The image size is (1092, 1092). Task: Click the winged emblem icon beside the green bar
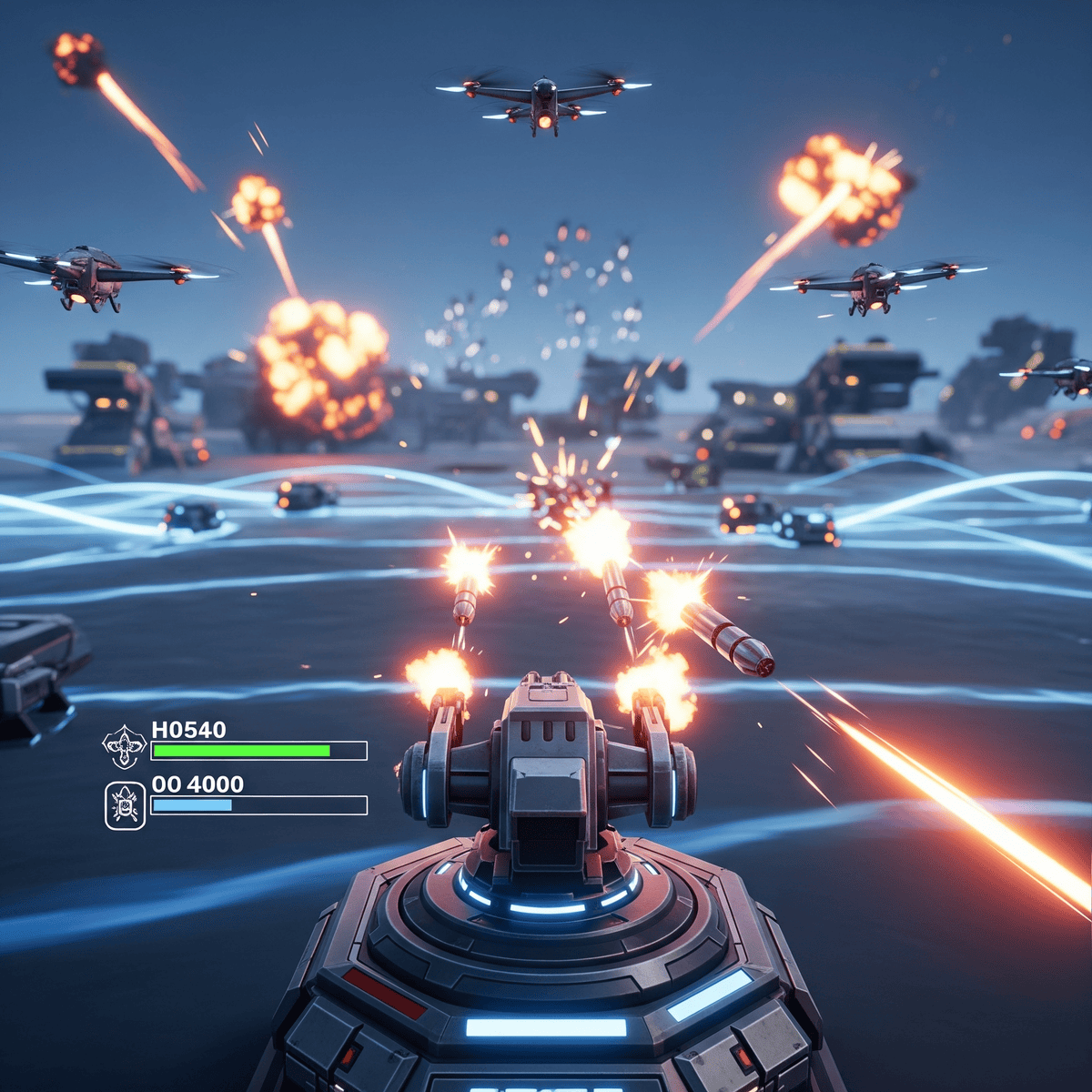pos(124,747)
